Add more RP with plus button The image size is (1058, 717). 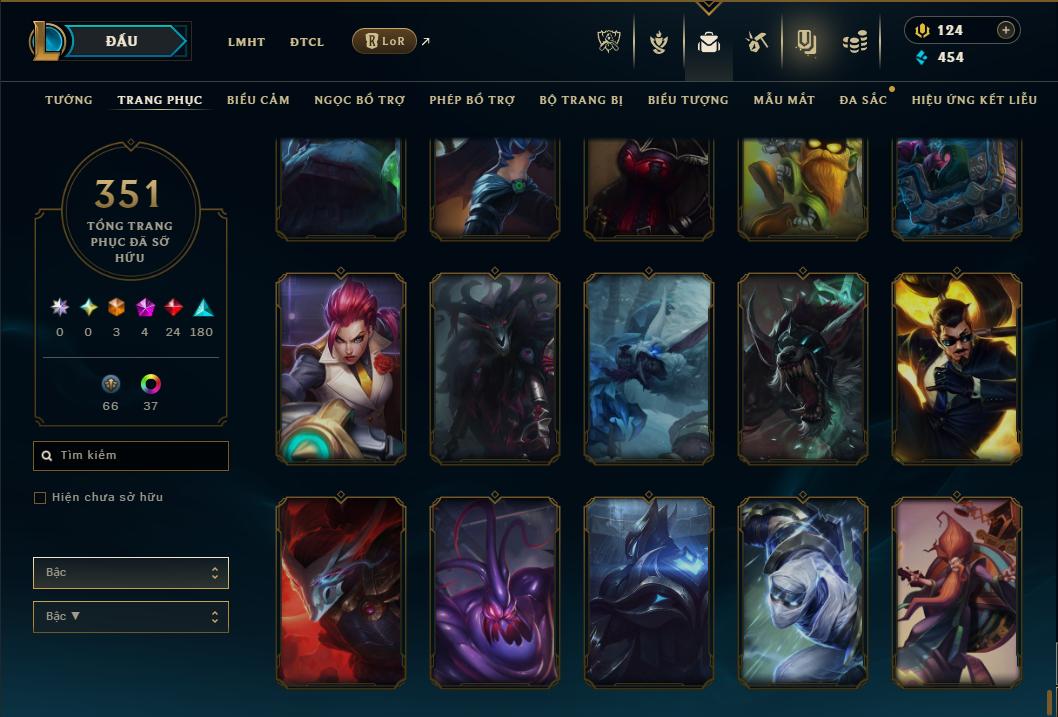tap(1006, 30)
